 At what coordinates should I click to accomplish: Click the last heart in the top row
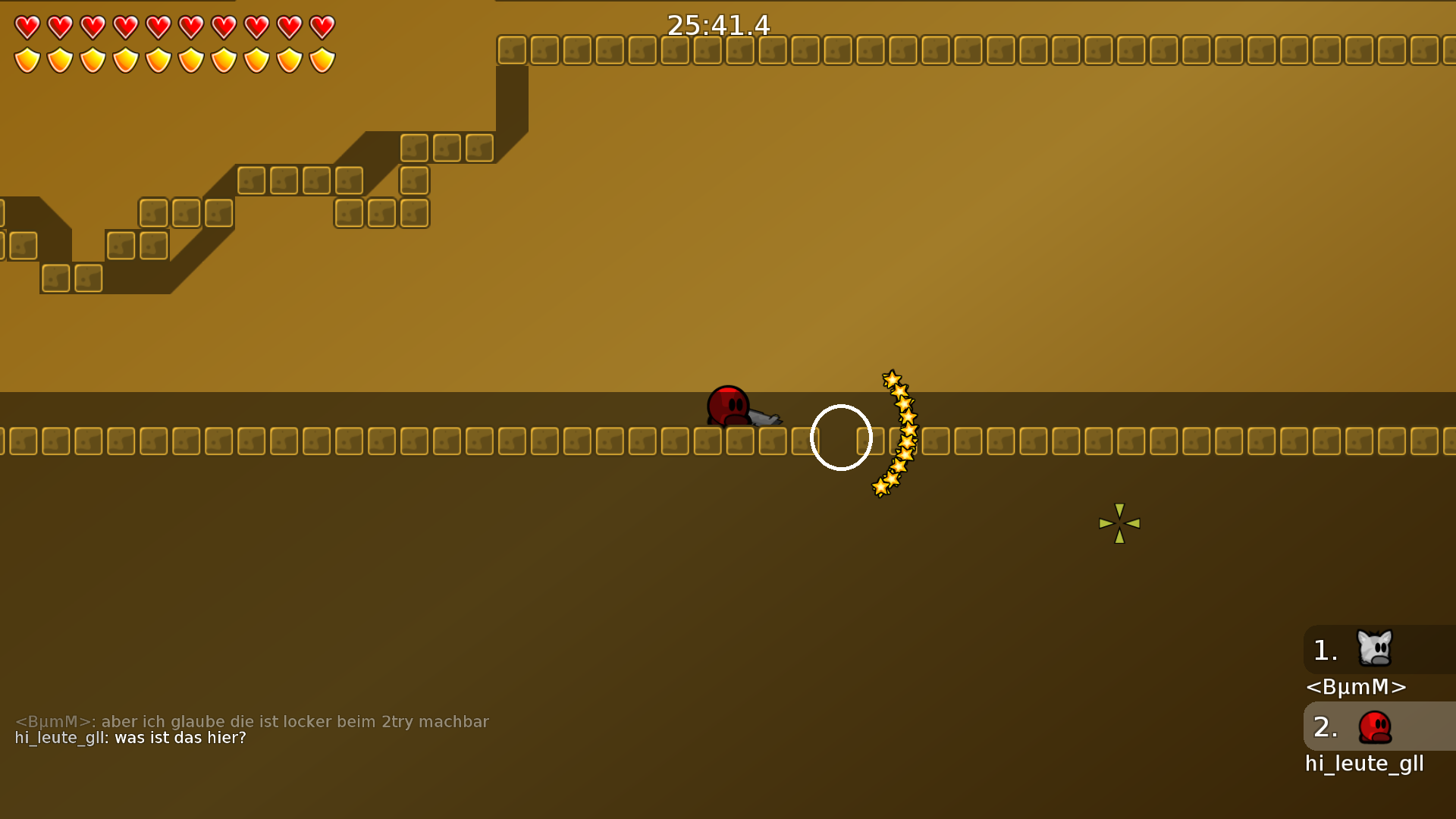point(321,27)
